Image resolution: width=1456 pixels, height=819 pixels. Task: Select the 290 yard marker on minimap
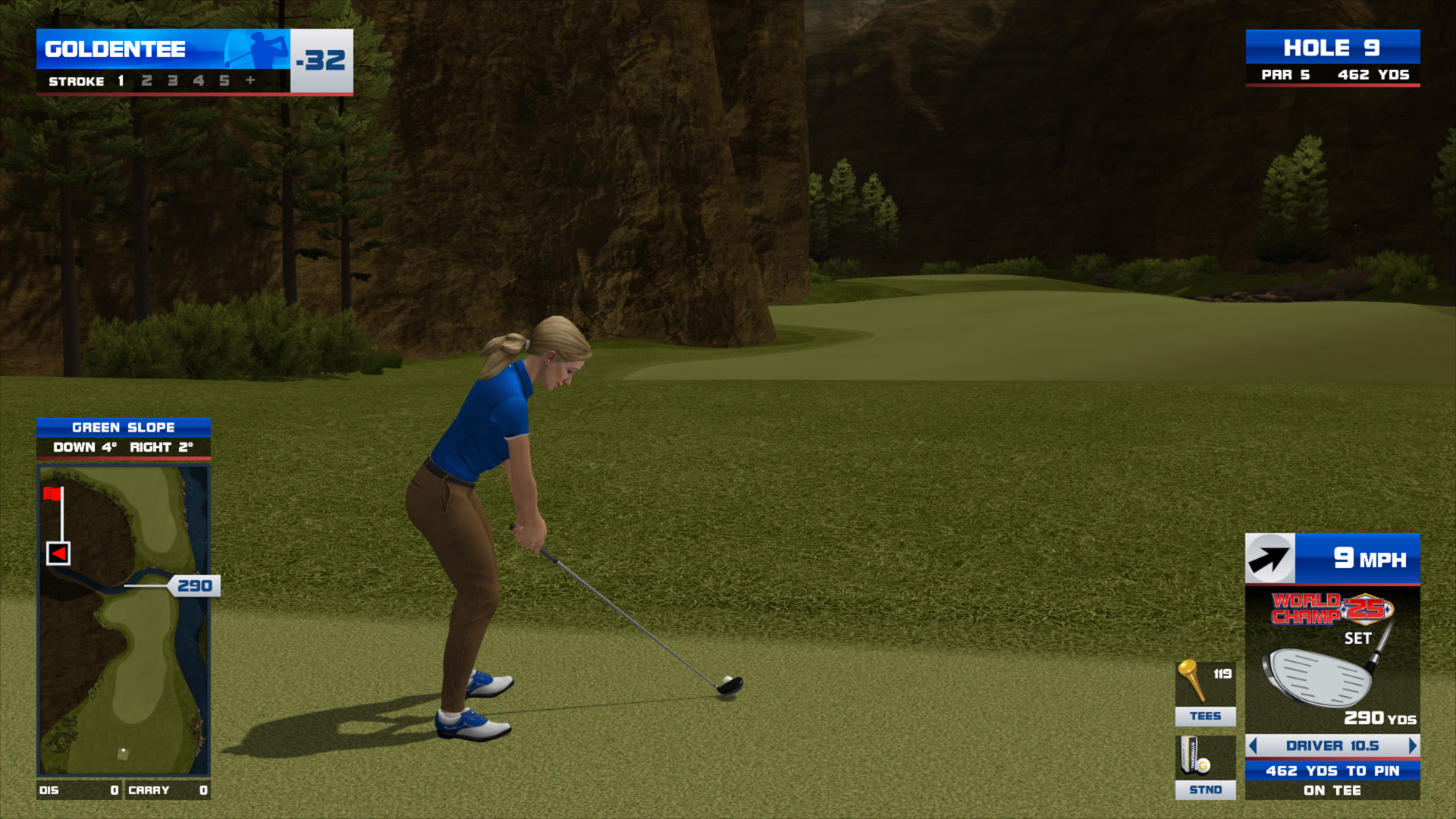[x=194, y=585]
